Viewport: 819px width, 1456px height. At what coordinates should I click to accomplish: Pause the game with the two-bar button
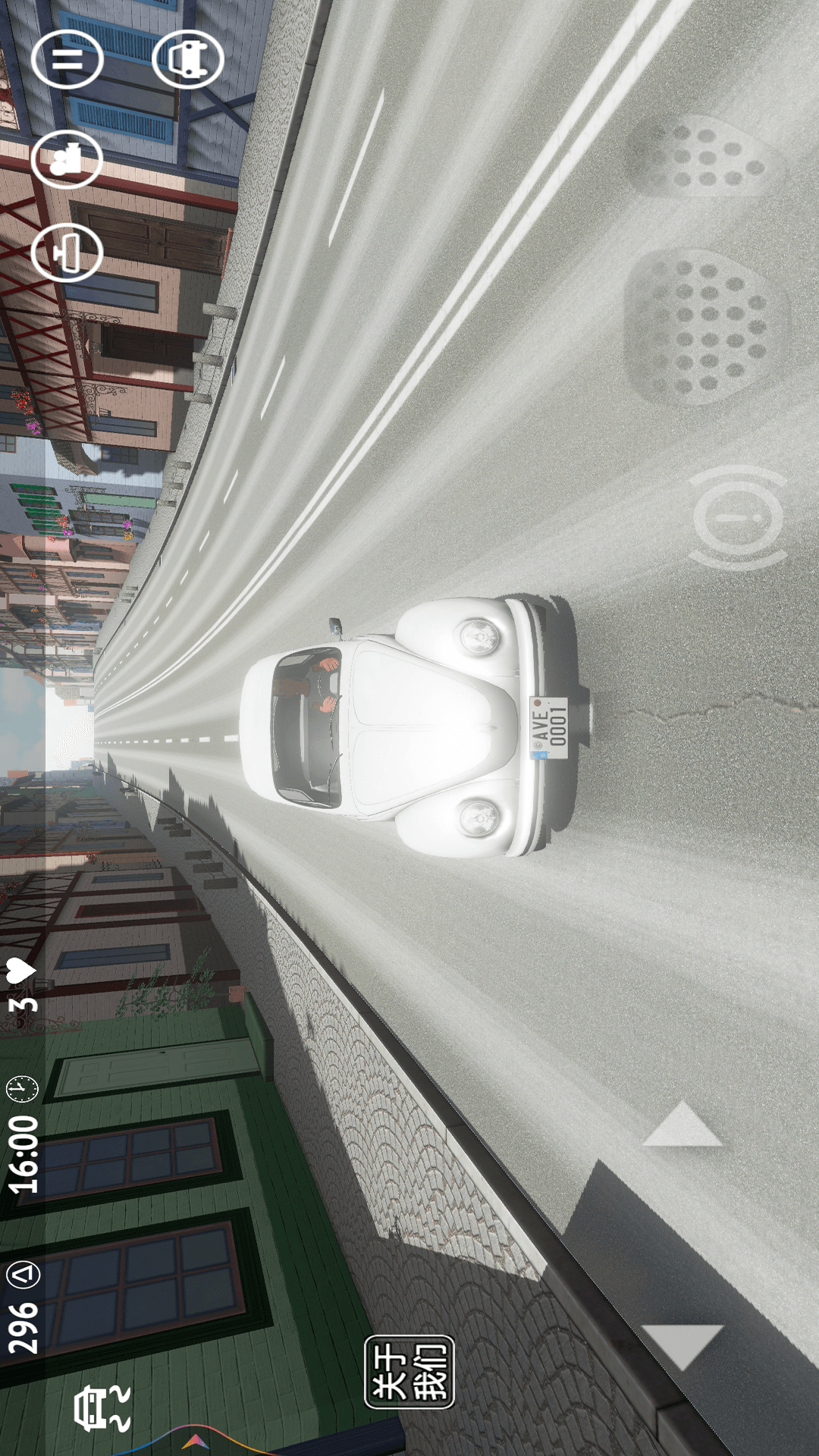click(67, 59)
